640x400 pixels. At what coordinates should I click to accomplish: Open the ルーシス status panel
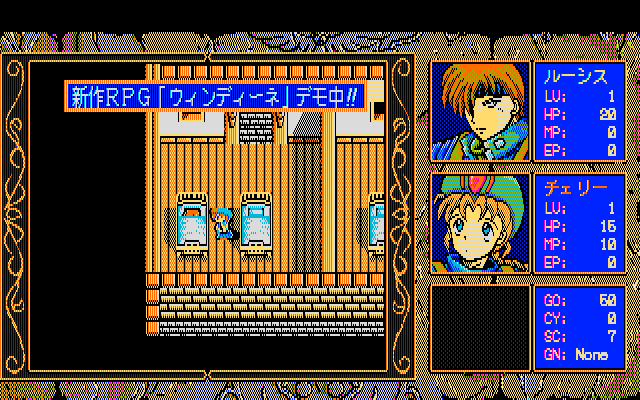coord(580,112)
